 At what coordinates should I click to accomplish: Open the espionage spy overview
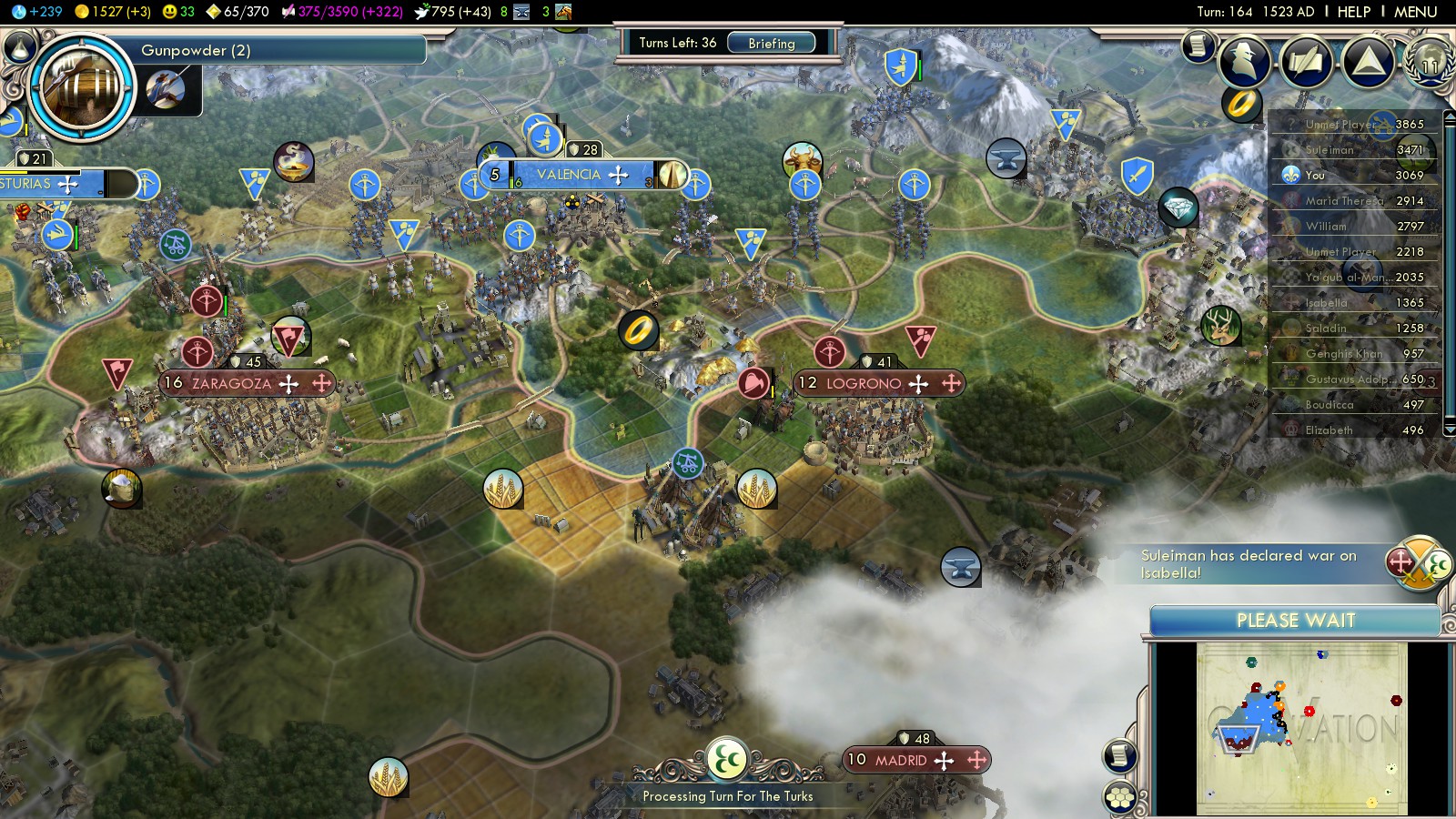pyautogui.click(x=1244, y=61)
